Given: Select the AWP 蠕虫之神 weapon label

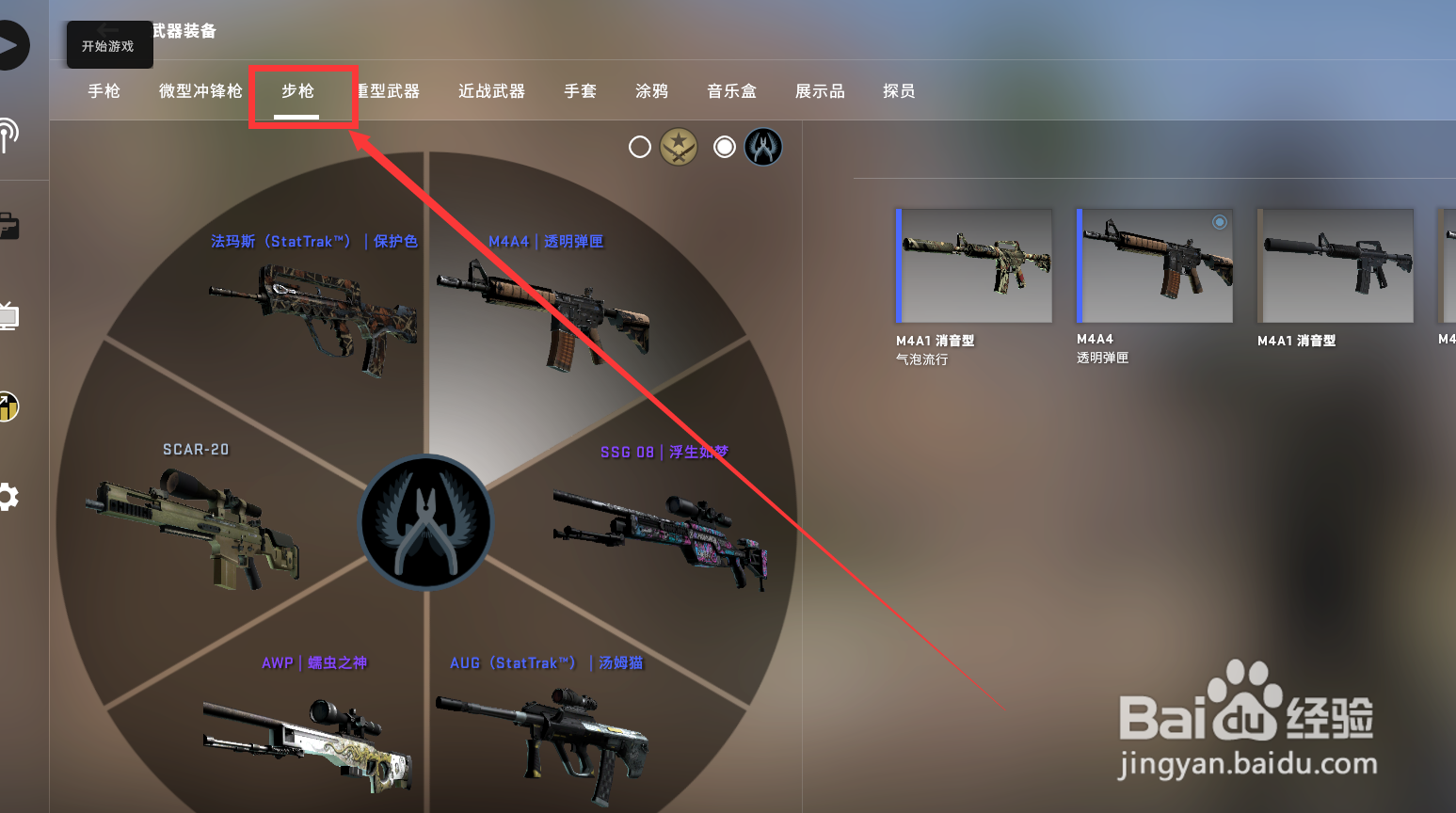Looking at the screenshot, I should 314,662.
